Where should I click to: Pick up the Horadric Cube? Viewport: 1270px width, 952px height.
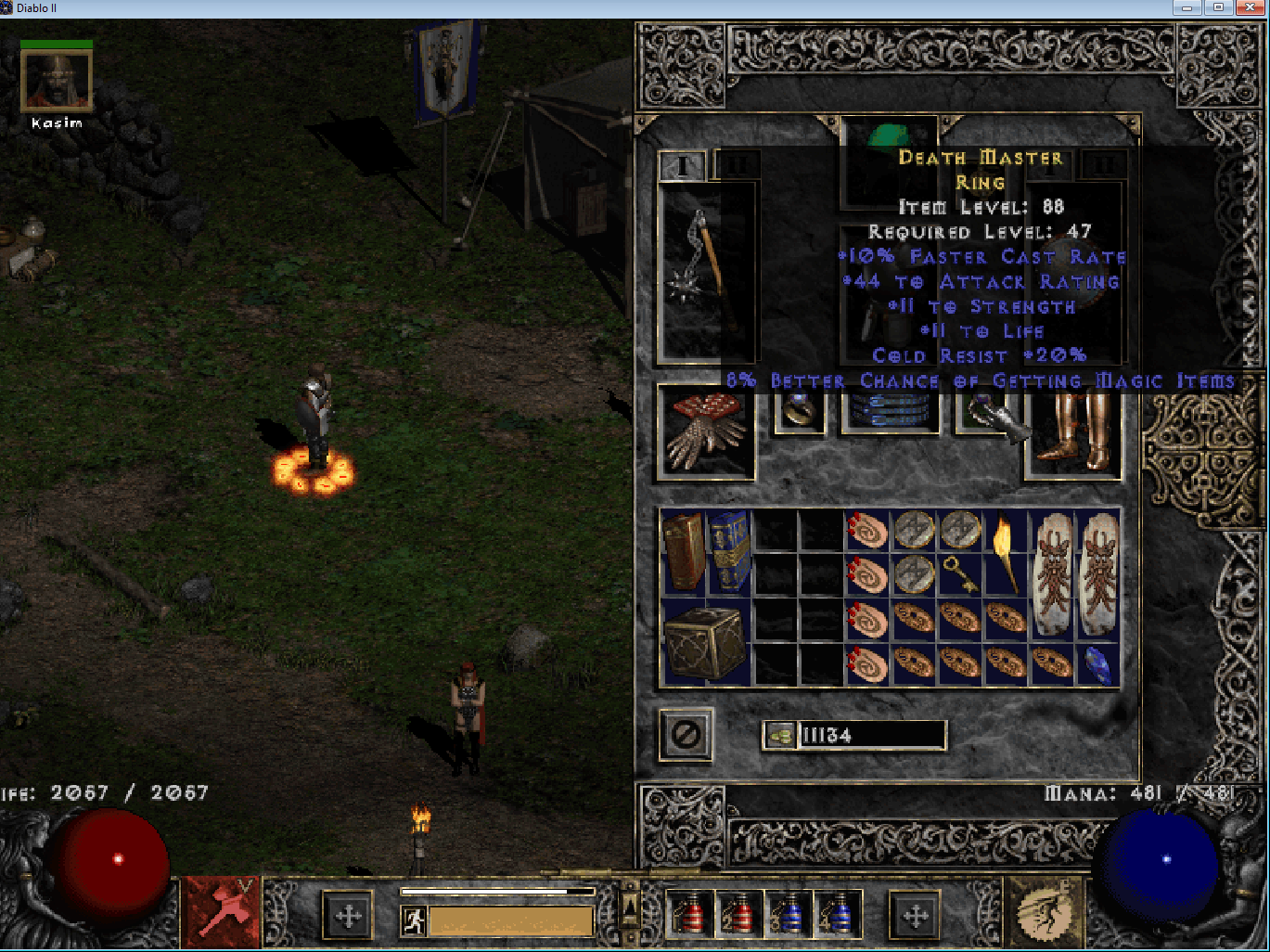(705, 642)
